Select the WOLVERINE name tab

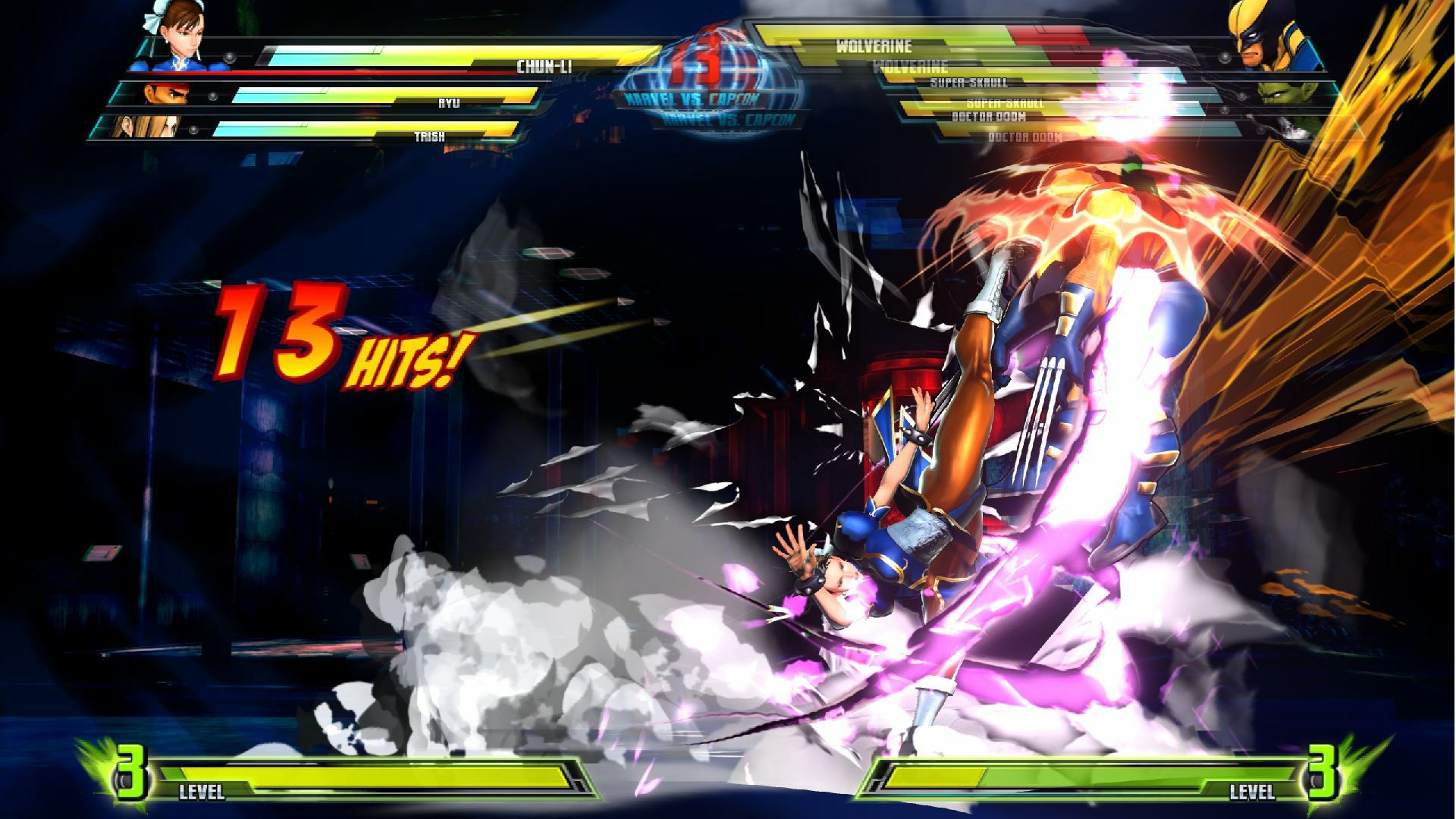[x=876, y=45]
